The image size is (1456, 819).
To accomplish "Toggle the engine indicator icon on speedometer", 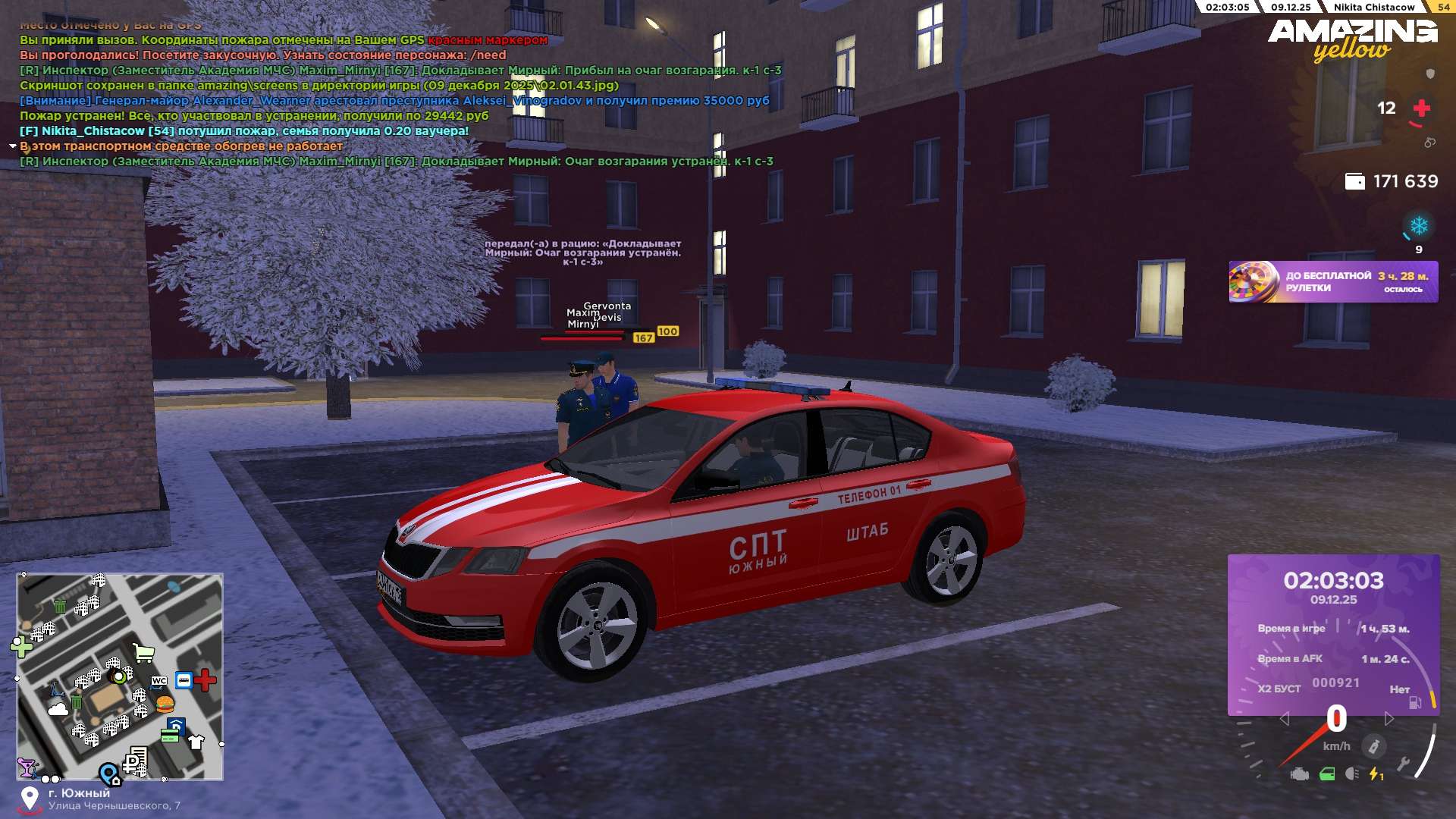I will pos(1299,774).
